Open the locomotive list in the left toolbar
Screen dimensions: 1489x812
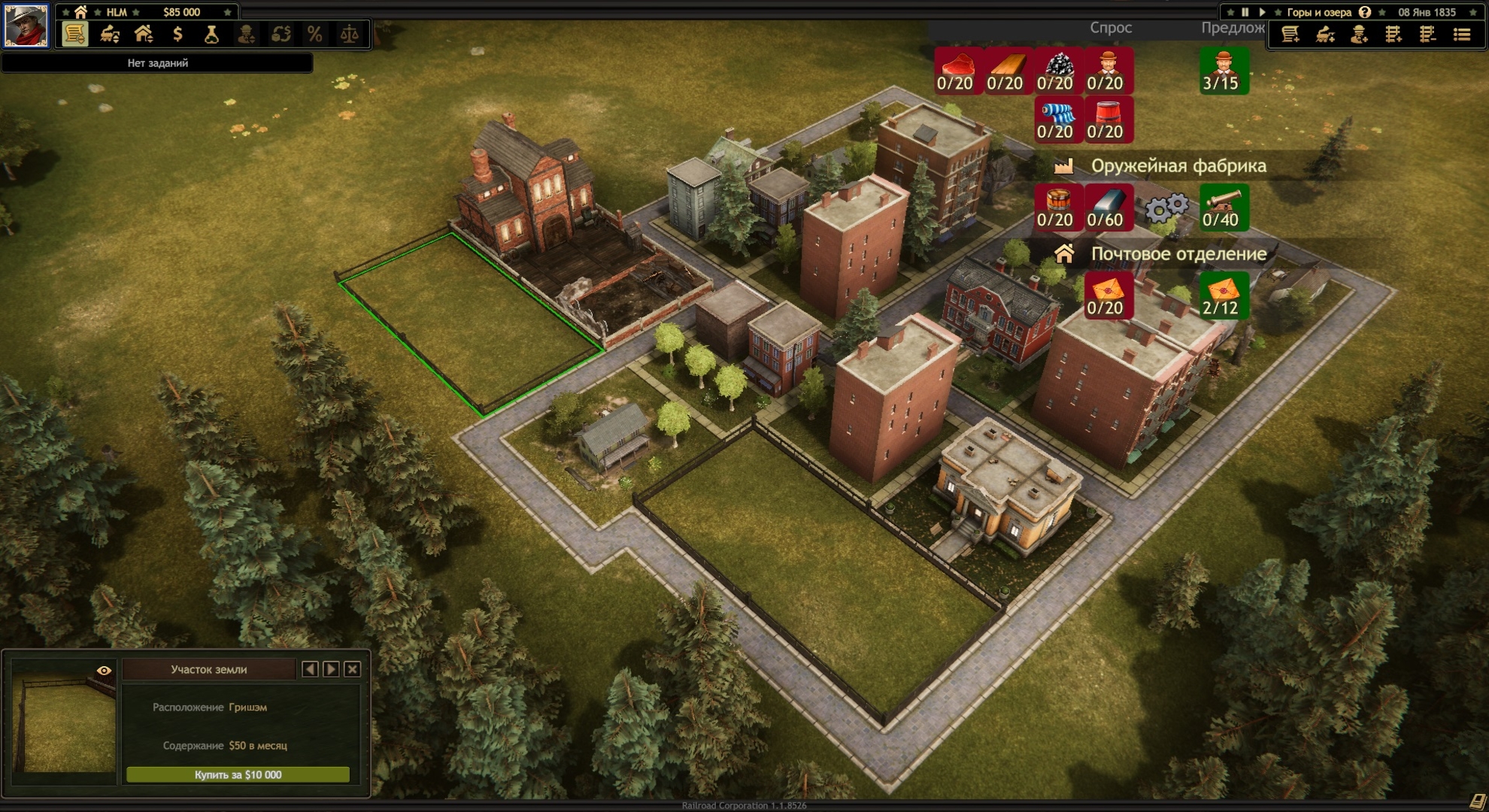pos(110,35)
